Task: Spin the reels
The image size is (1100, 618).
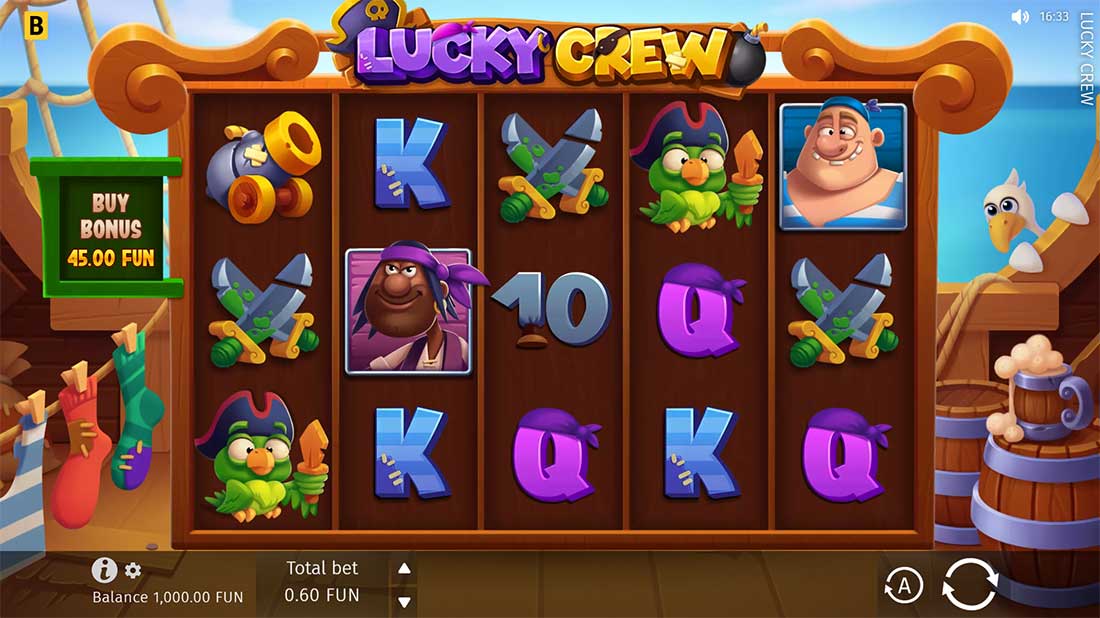Action: tap(970, 583)
